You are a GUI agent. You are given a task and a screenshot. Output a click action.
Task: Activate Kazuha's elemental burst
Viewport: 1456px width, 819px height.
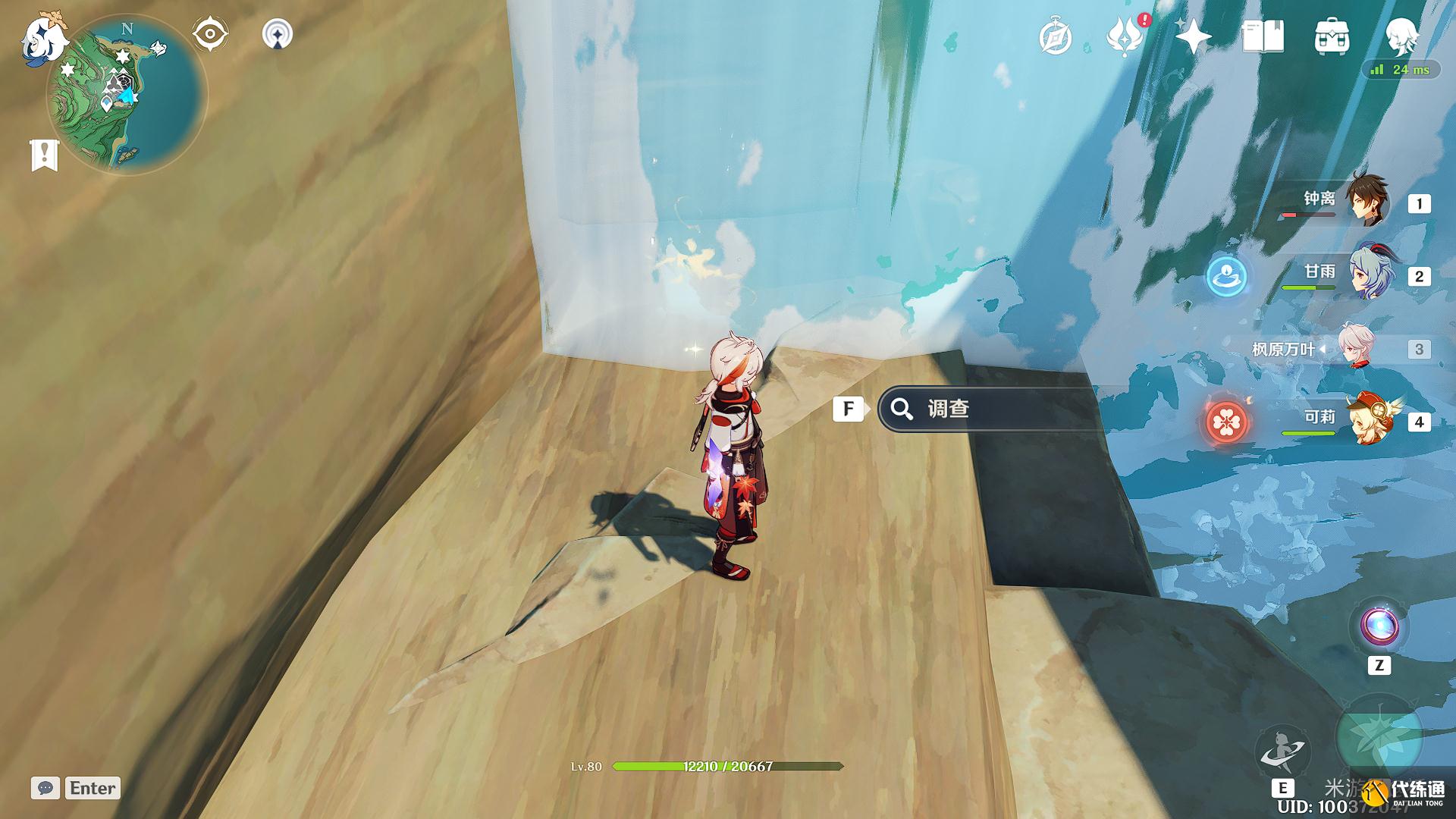[1378, 739]
